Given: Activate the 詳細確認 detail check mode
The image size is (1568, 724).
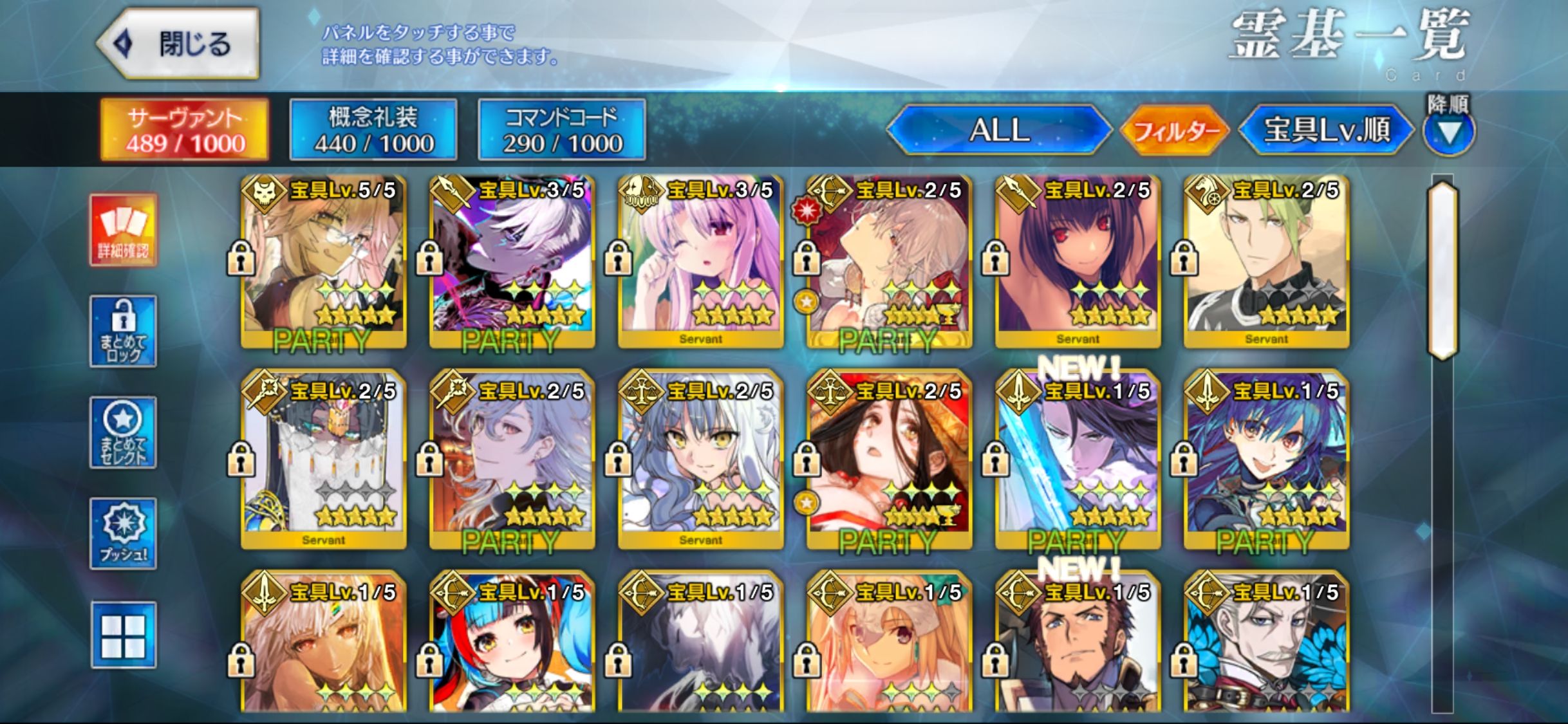Looking at the screenshot, I should [123, 230].
